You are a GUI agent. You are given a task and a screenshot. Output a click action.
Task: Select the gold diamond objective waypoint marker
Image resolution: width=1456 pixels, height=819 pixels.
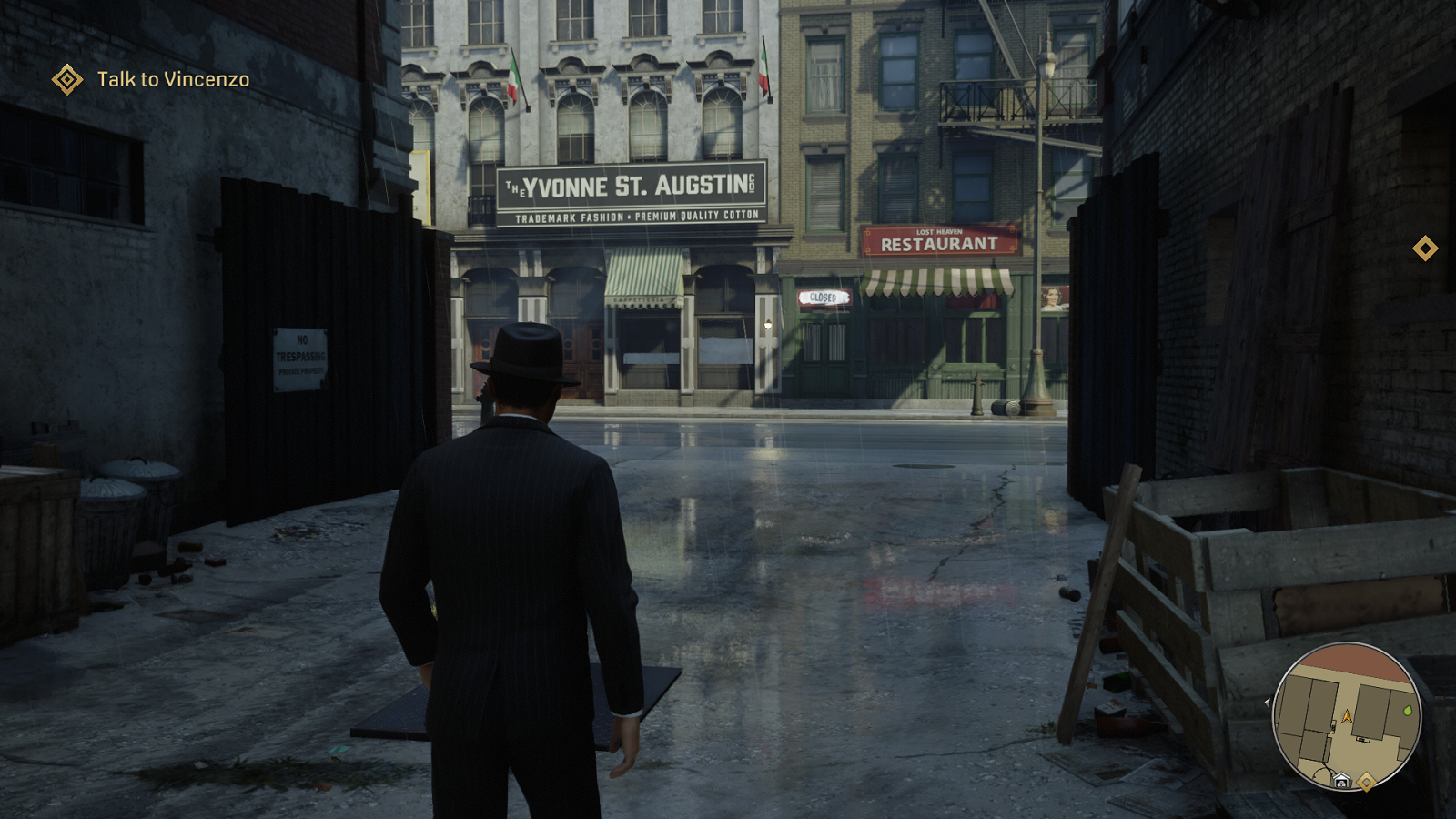coord(1425,248)
